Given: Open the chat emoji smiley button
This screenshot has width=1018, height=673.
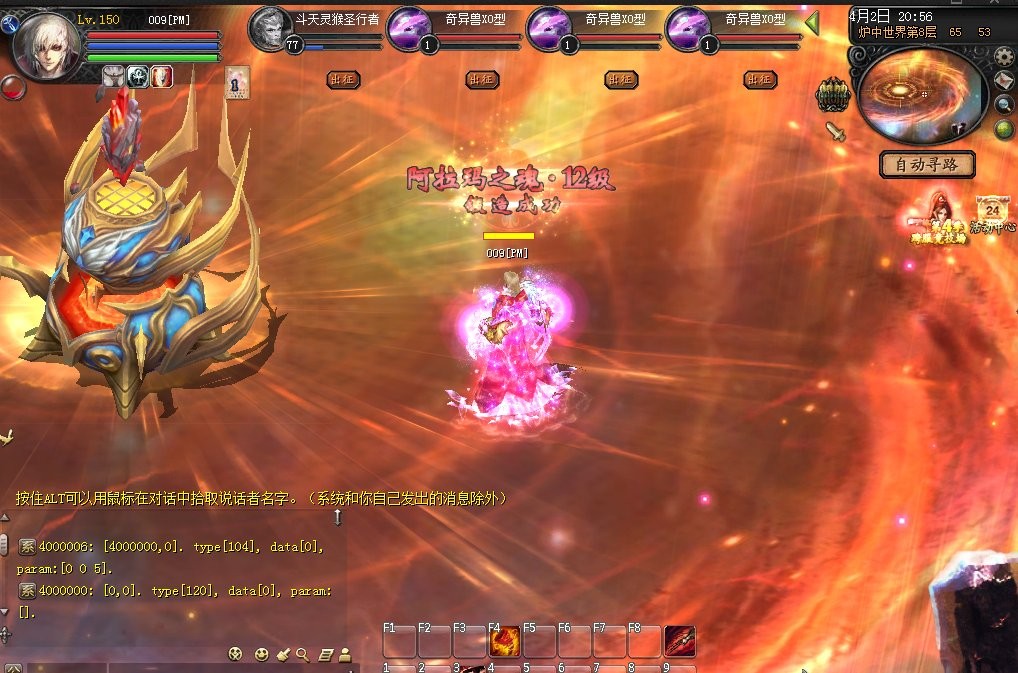Looking at the screenshot, I should tap(262, 654).
